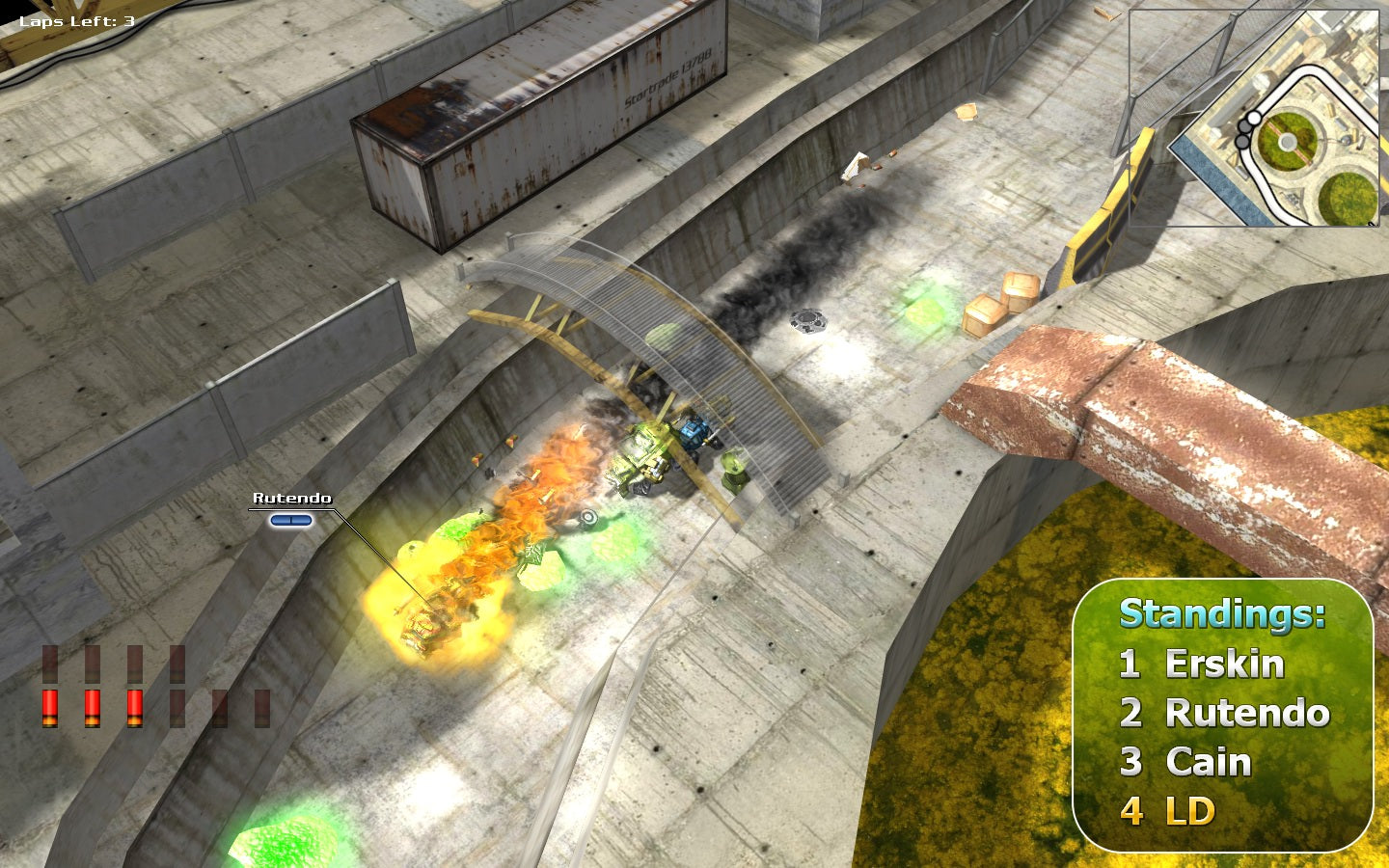Click the green pickup orb near the crates
1389x868 pixels.
click(x=924, y=313)
